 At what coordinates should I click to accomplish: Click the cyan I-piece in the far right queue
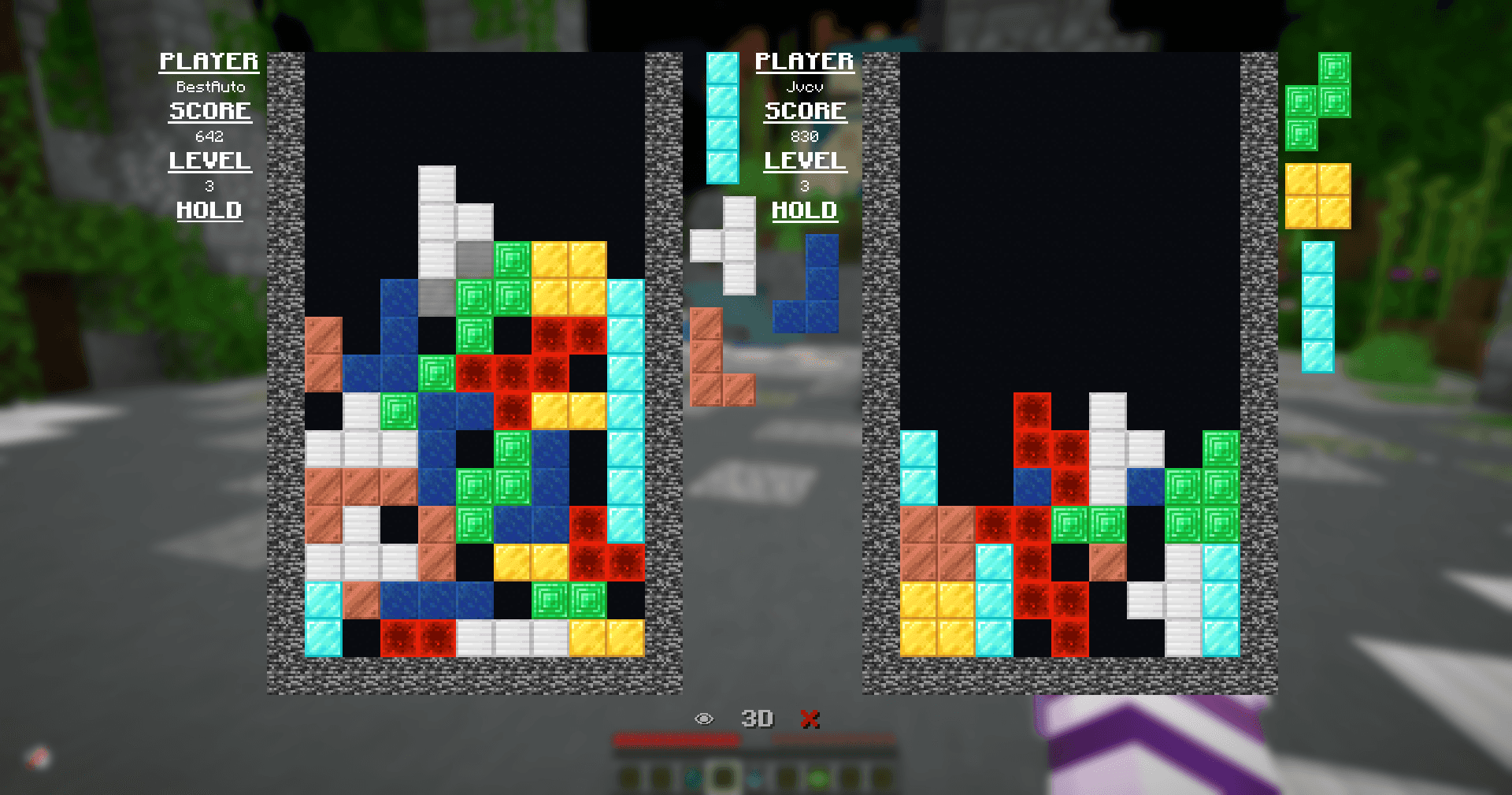click(1320, 307)
